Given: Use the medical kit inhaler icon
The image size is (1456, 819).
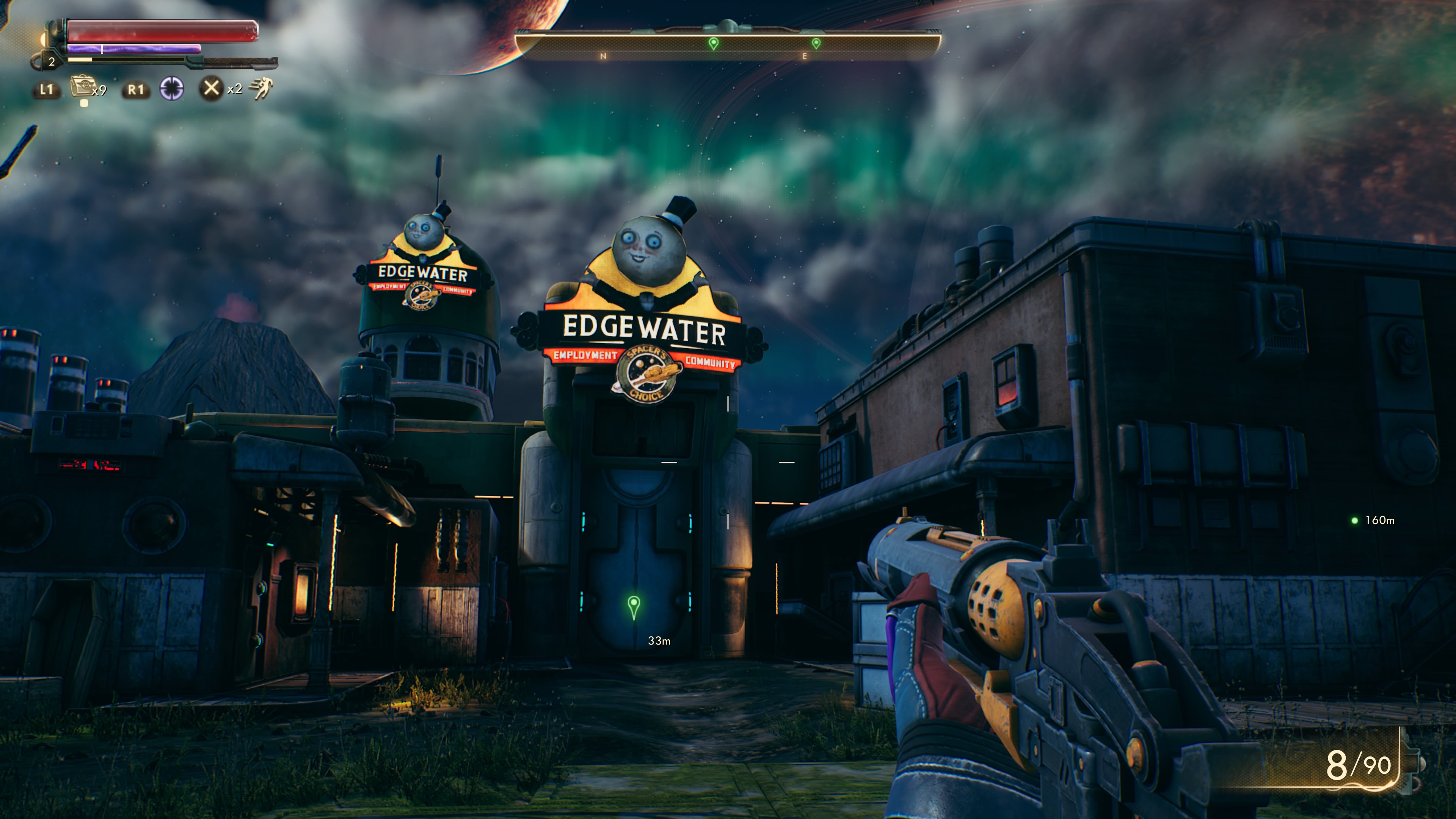Looking at the screenshot, I should (81, 88).
